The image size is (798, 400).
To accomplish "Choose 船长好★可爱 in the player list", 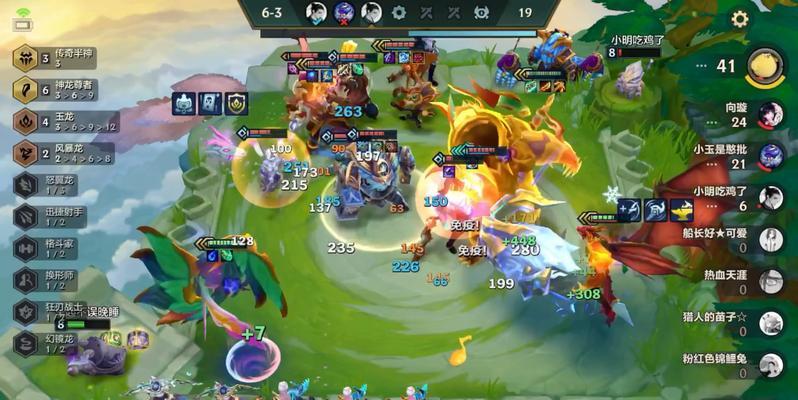I will click(x=769, y=240).
